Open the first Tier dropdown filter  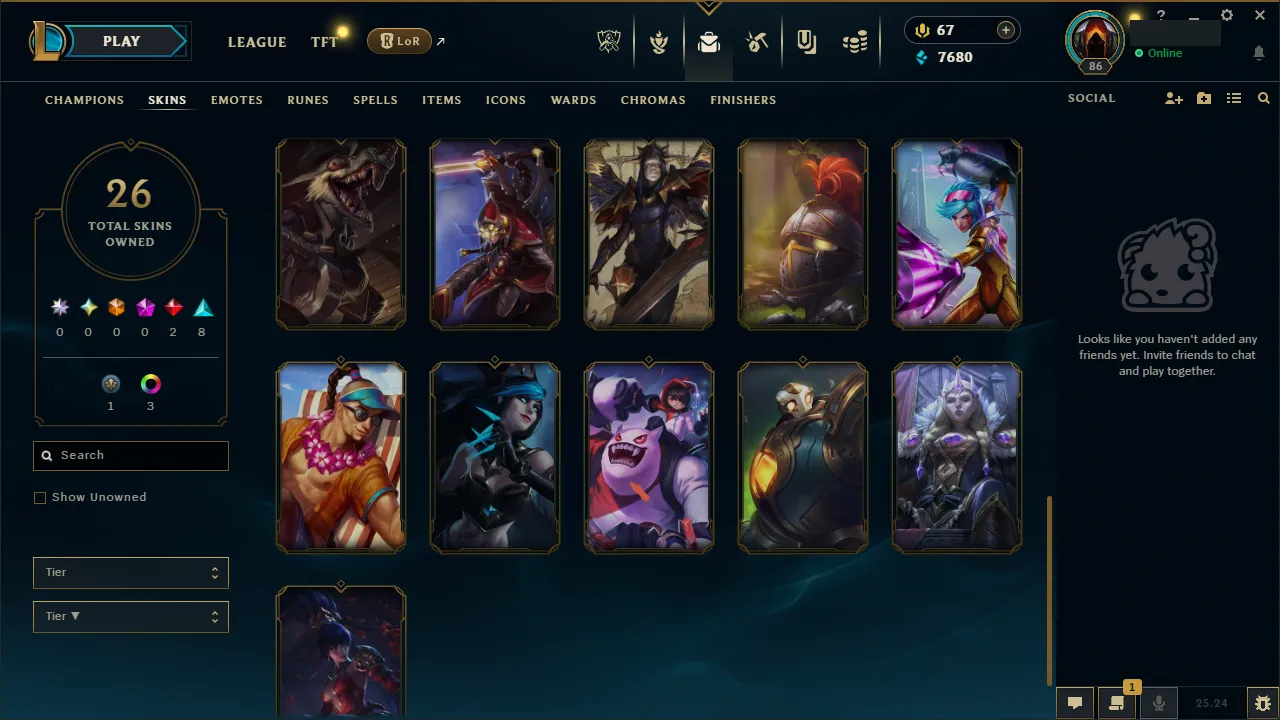[x=130, y=572]
